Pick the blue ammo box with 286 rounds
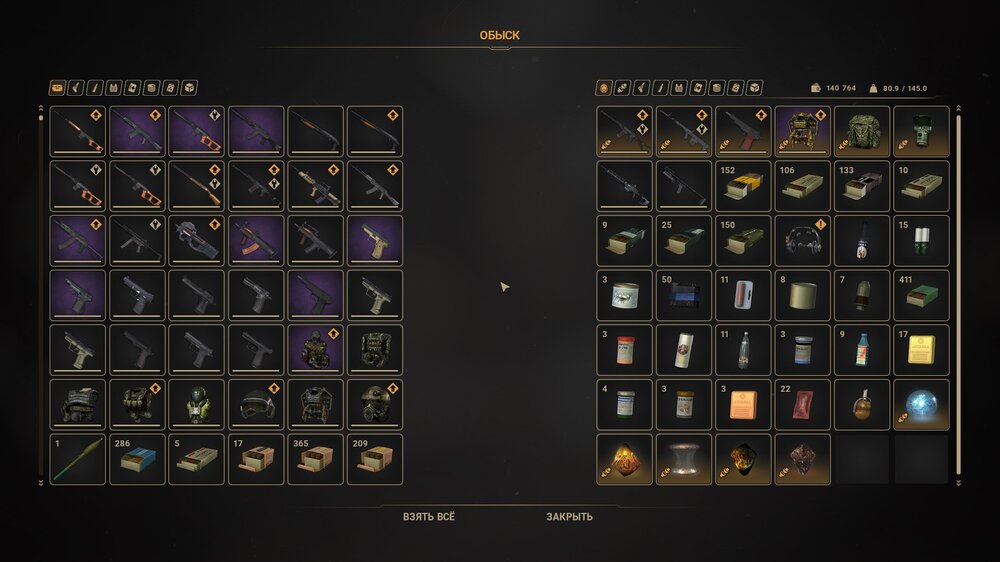 (x=137, y=459)
